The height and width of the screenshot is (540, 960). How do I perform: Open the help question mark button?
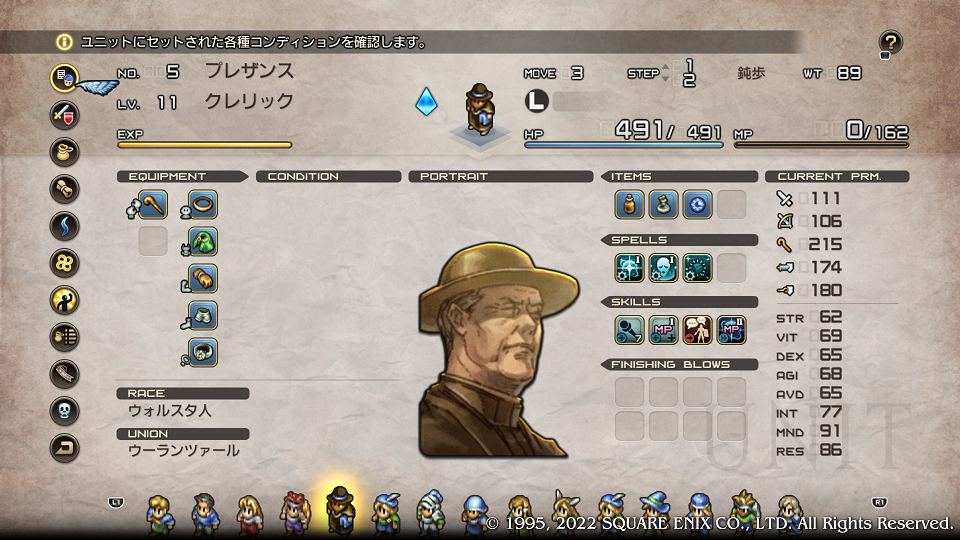[890, 42]
